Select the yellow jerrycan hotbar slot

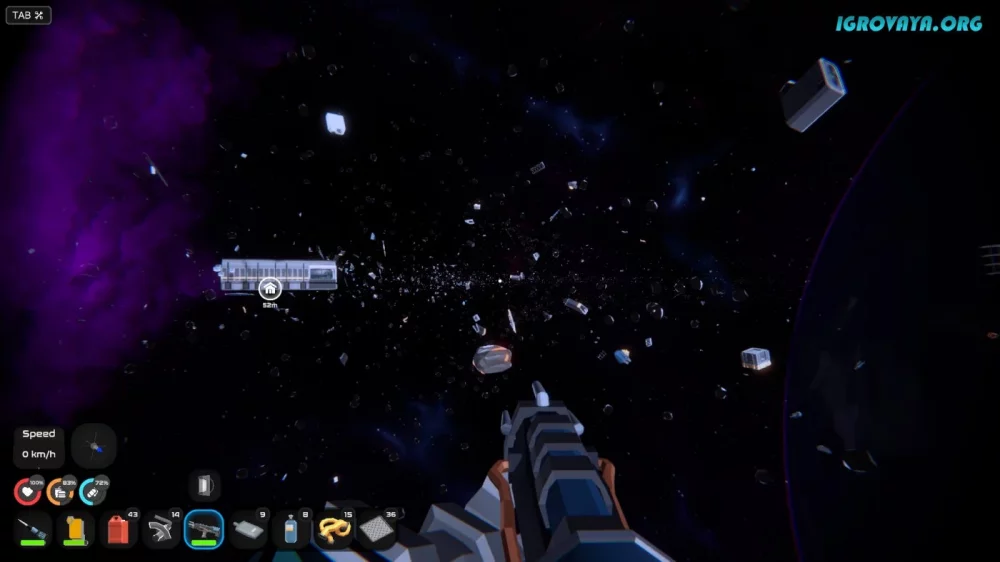(x=75, y=529)
